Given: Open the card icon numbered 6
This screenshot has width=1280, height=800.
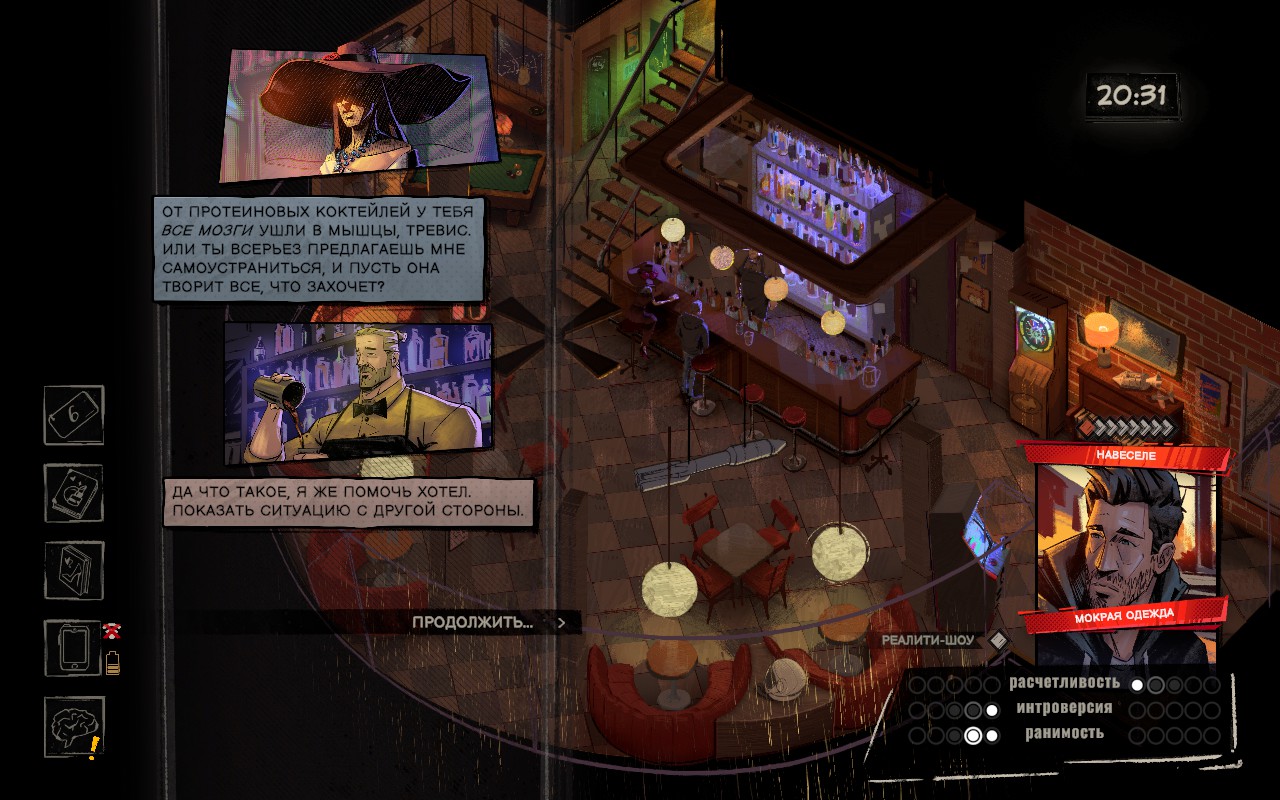Looking at the screenshot, I should [74, 415].
